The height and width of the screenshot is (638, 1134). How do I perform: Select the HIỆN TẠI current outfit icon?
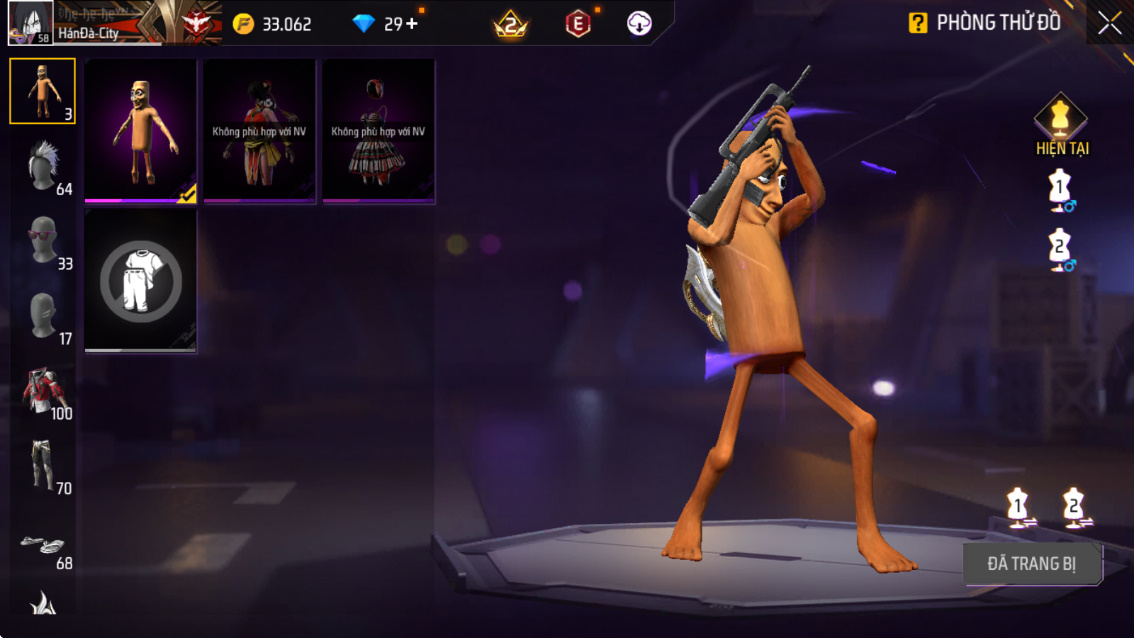click(x=1061, y=124)
